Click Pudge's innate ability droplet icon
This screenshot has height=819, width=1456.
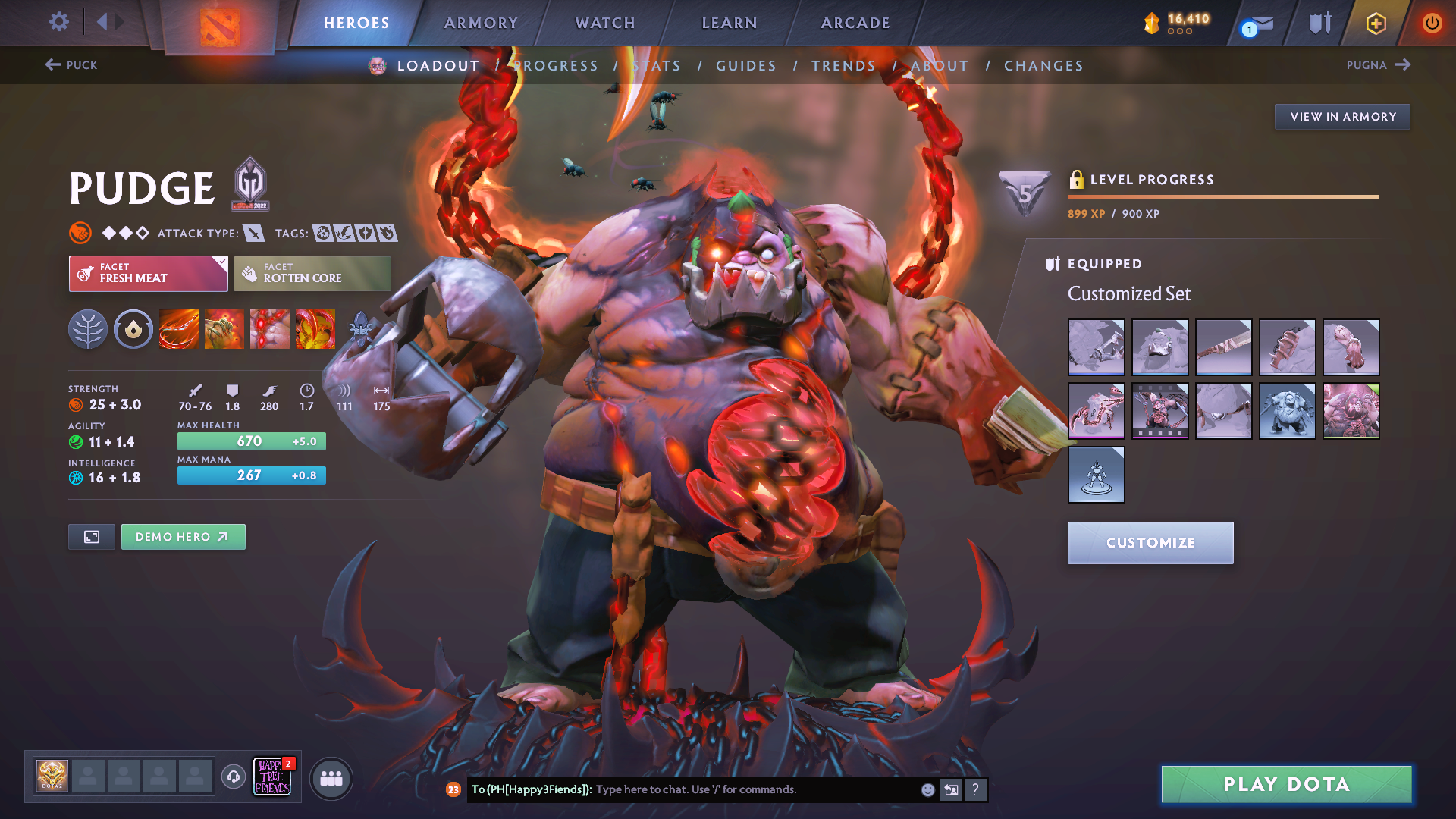[133, 329]
